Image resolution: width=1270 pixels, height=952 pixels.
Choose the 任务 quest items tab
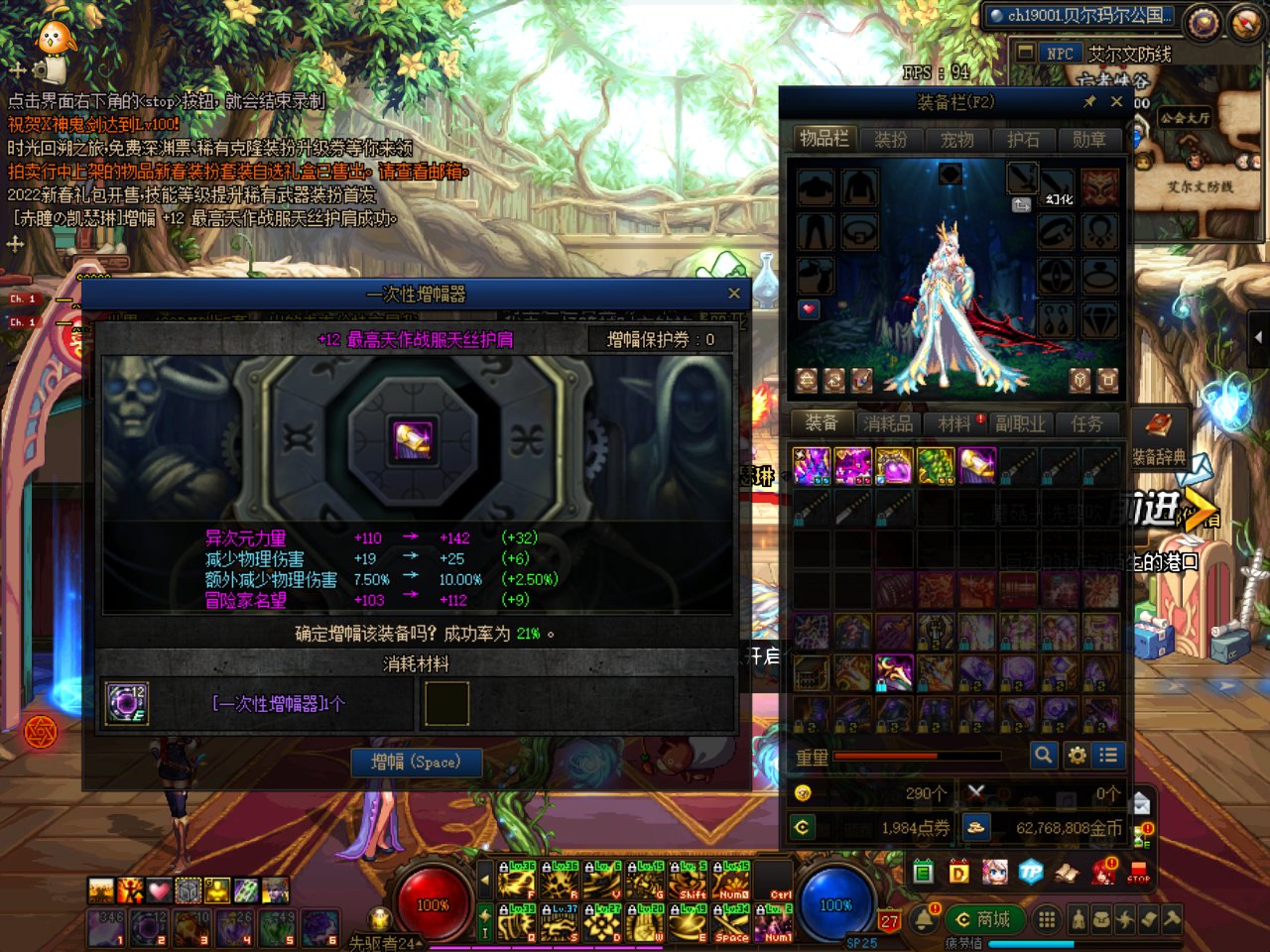1086,424
